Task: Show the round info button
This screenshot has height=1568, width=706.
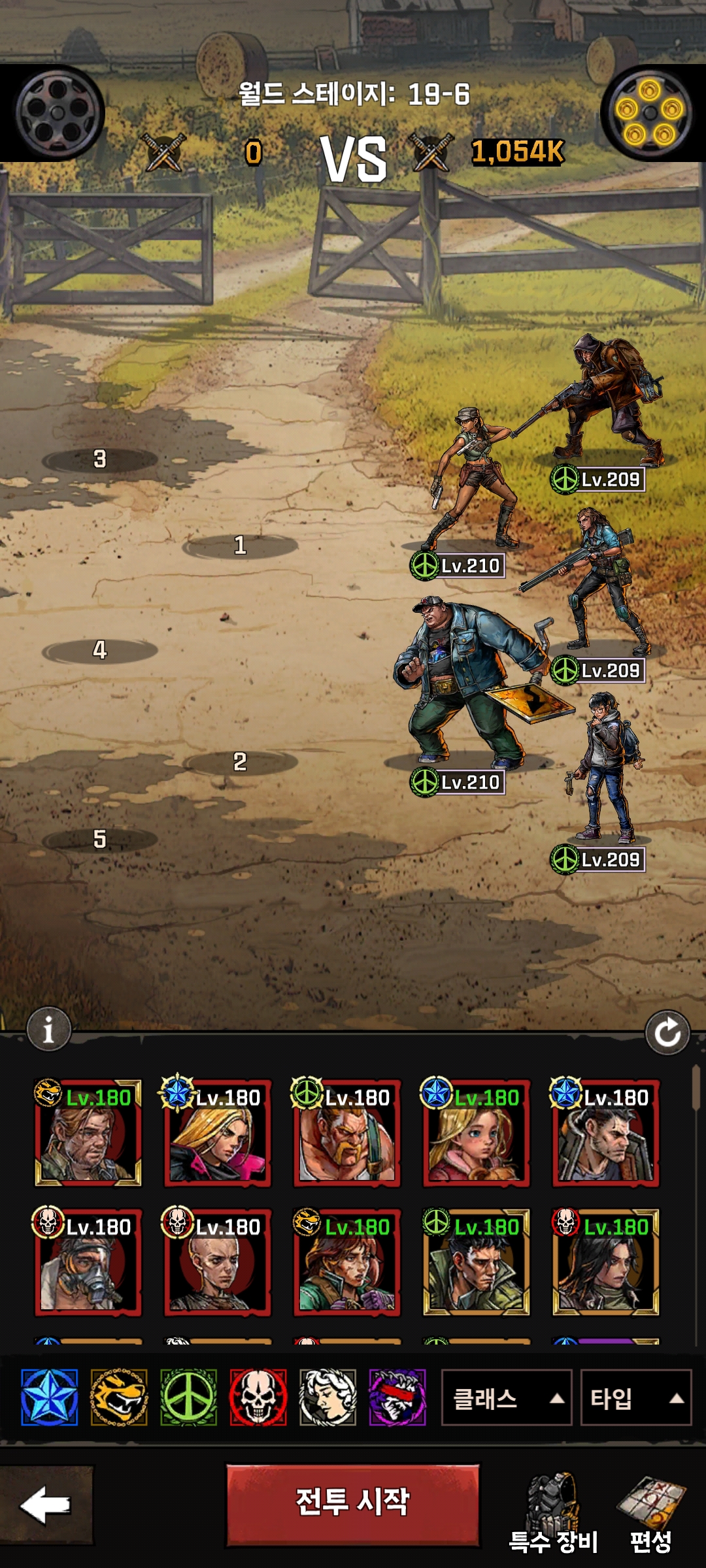Action: point(48,1030)
